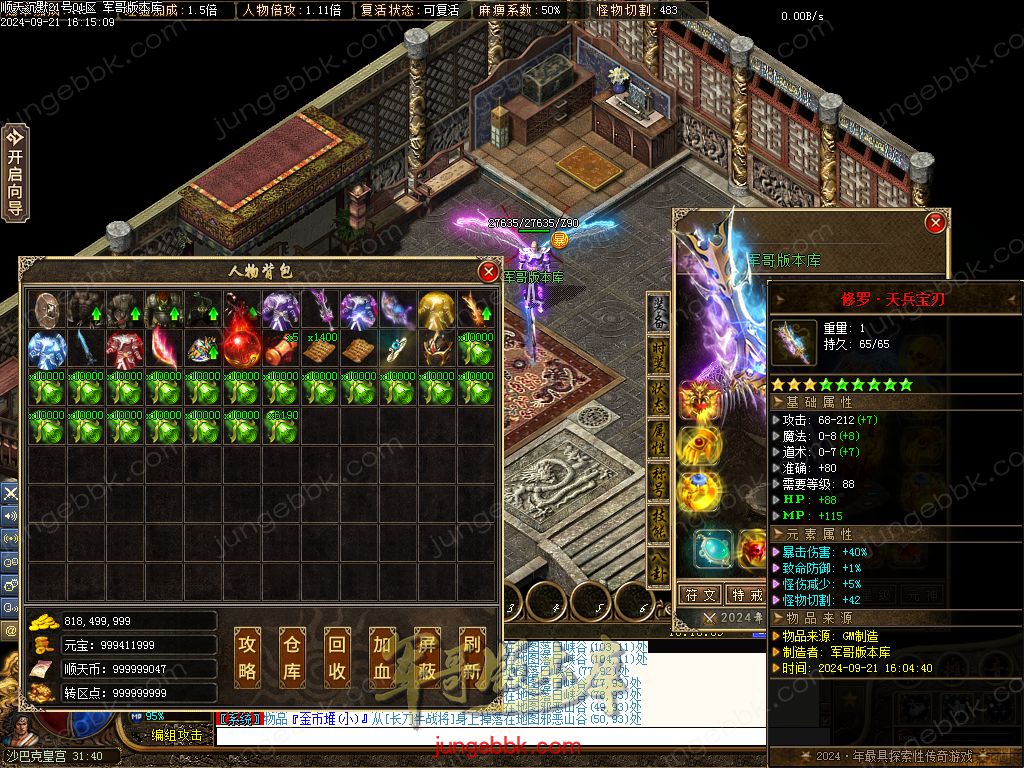The width and height of the screenshot is (1024, 768).
Task: Open the 攻略 strategy guide
Action: tap(247, 657)
